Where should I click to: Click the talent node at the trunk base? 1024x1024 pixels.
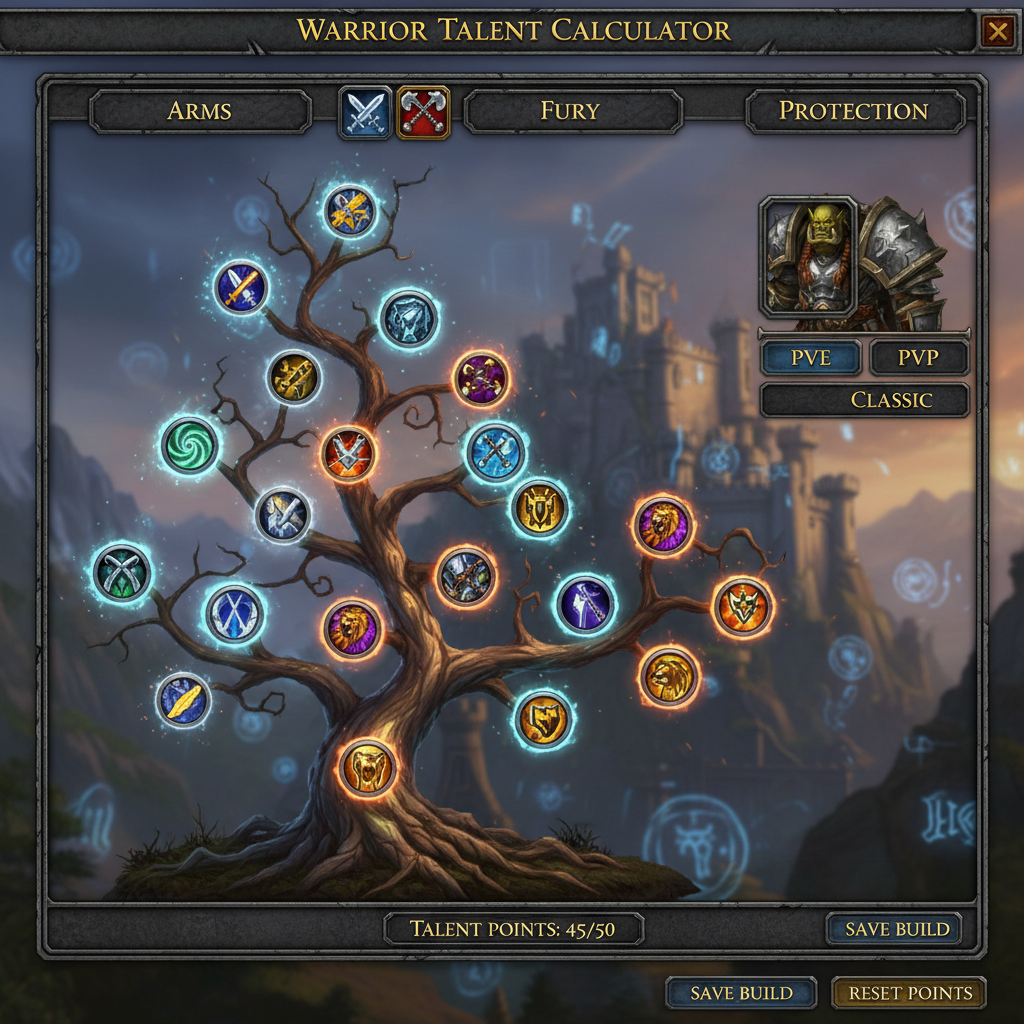pos(368,768)
